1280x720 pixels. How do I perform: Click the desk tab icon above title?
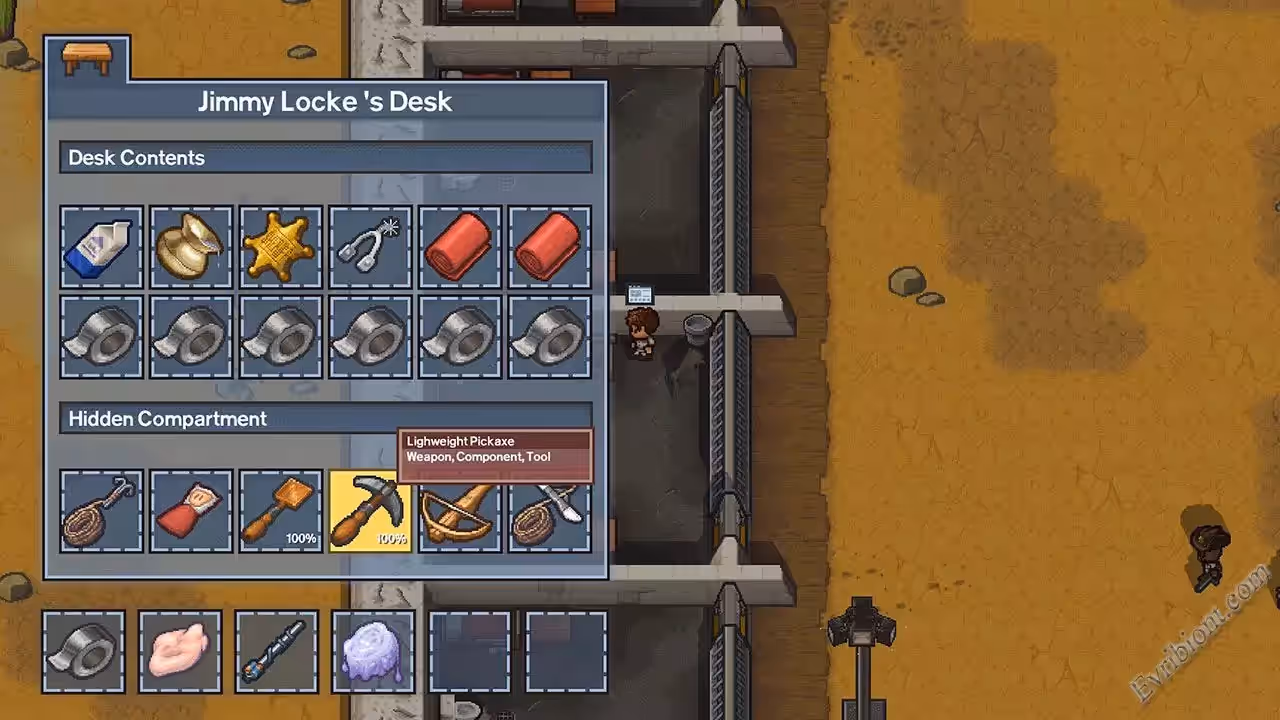pyautogui.click(x=87, y=60)
